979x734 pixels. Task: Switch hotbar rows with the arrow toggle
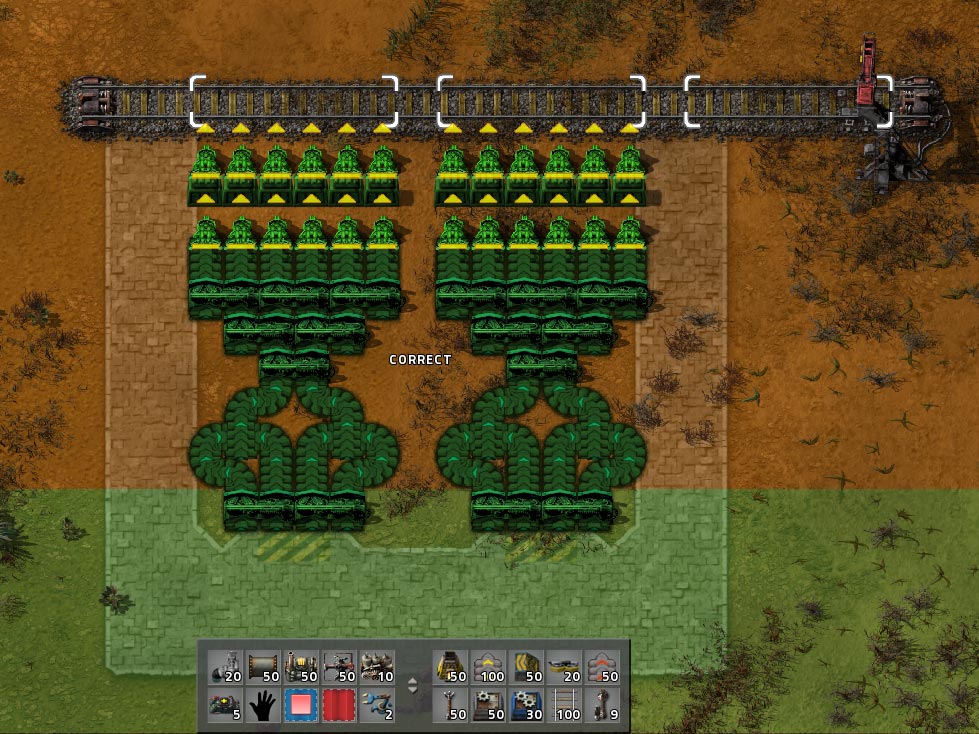pos(414,686)
